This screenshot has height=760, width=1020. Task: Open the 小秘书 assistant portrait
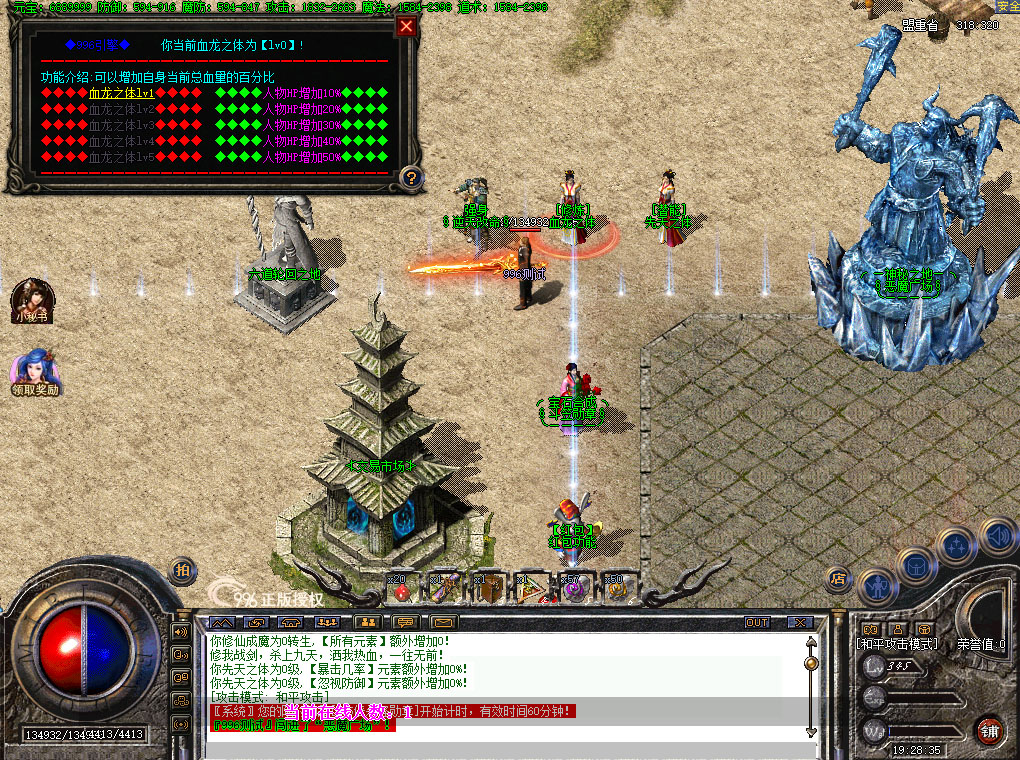pyautogui.click(x=31, y=298)
